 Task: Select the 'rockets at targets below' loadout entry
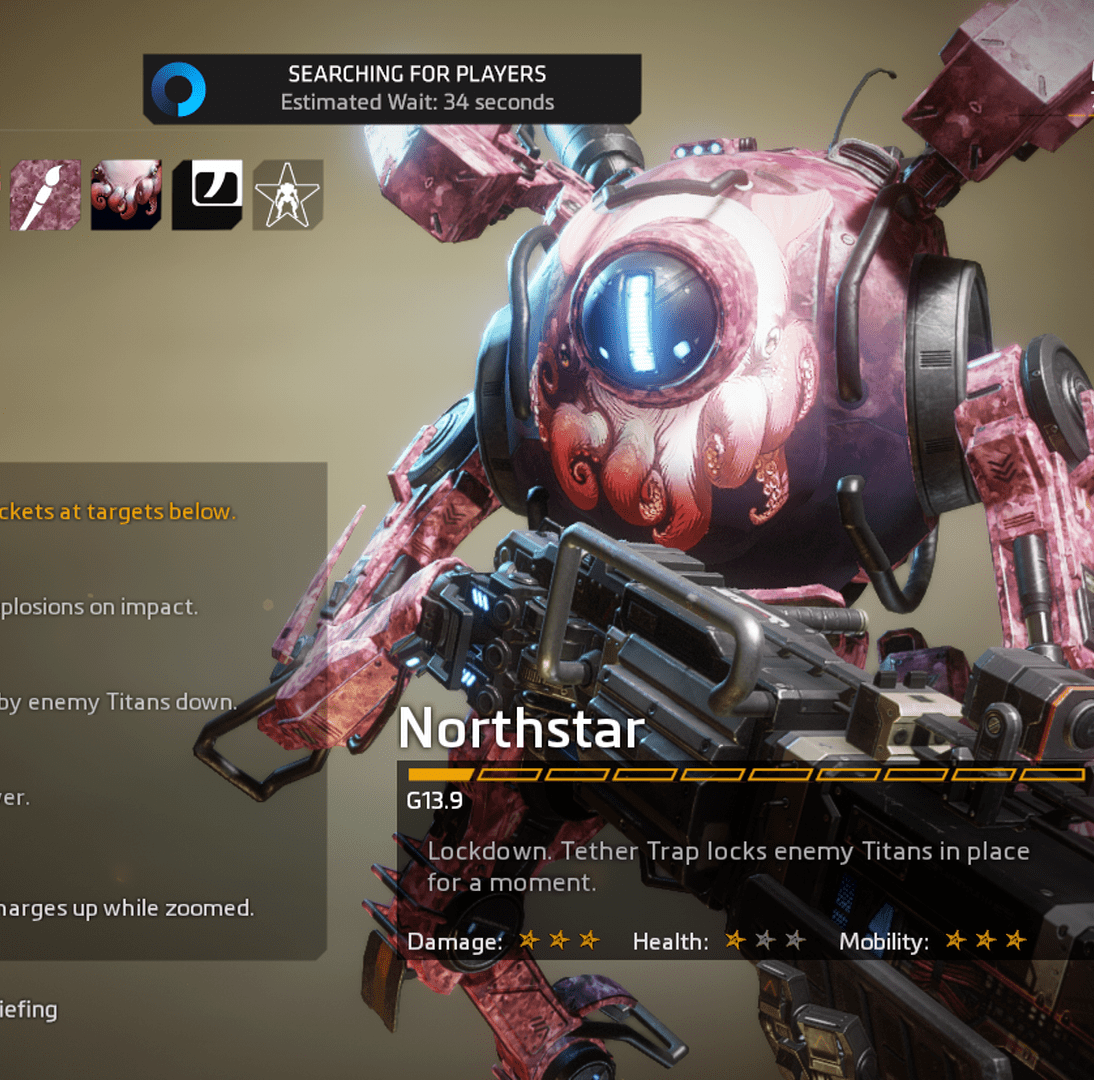118,512
